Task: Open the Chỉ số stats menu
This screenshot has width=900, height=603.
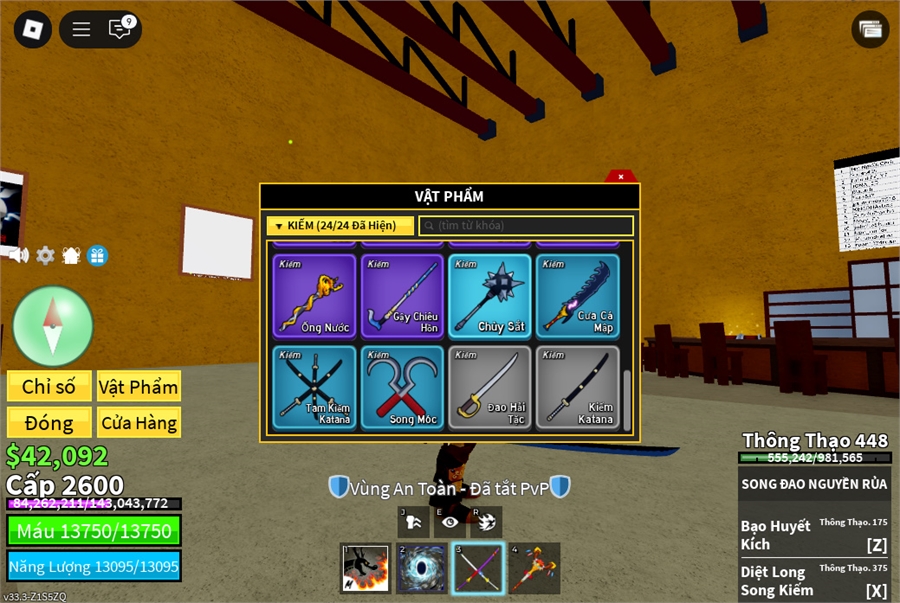Action: (49, 387)
